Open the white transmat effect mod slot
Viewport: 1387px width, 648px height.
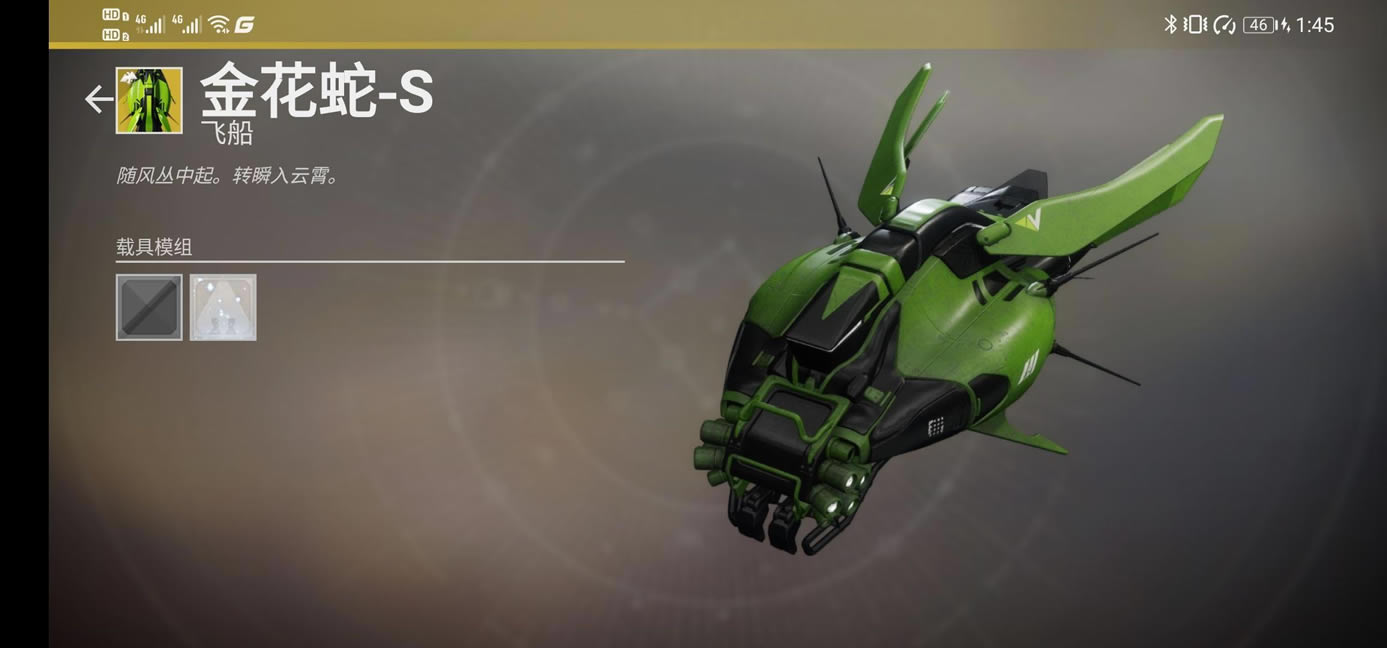223,307
